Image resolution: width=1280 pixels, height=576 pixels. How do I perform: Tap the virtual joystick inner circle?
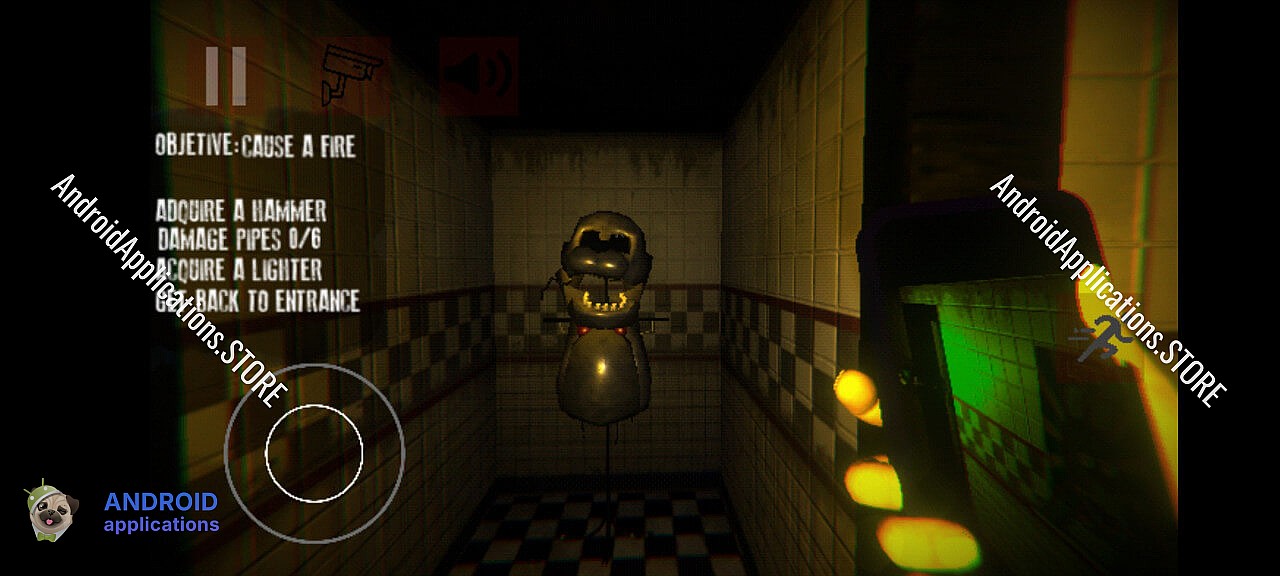pyautogui.click(x=313, y=452)
